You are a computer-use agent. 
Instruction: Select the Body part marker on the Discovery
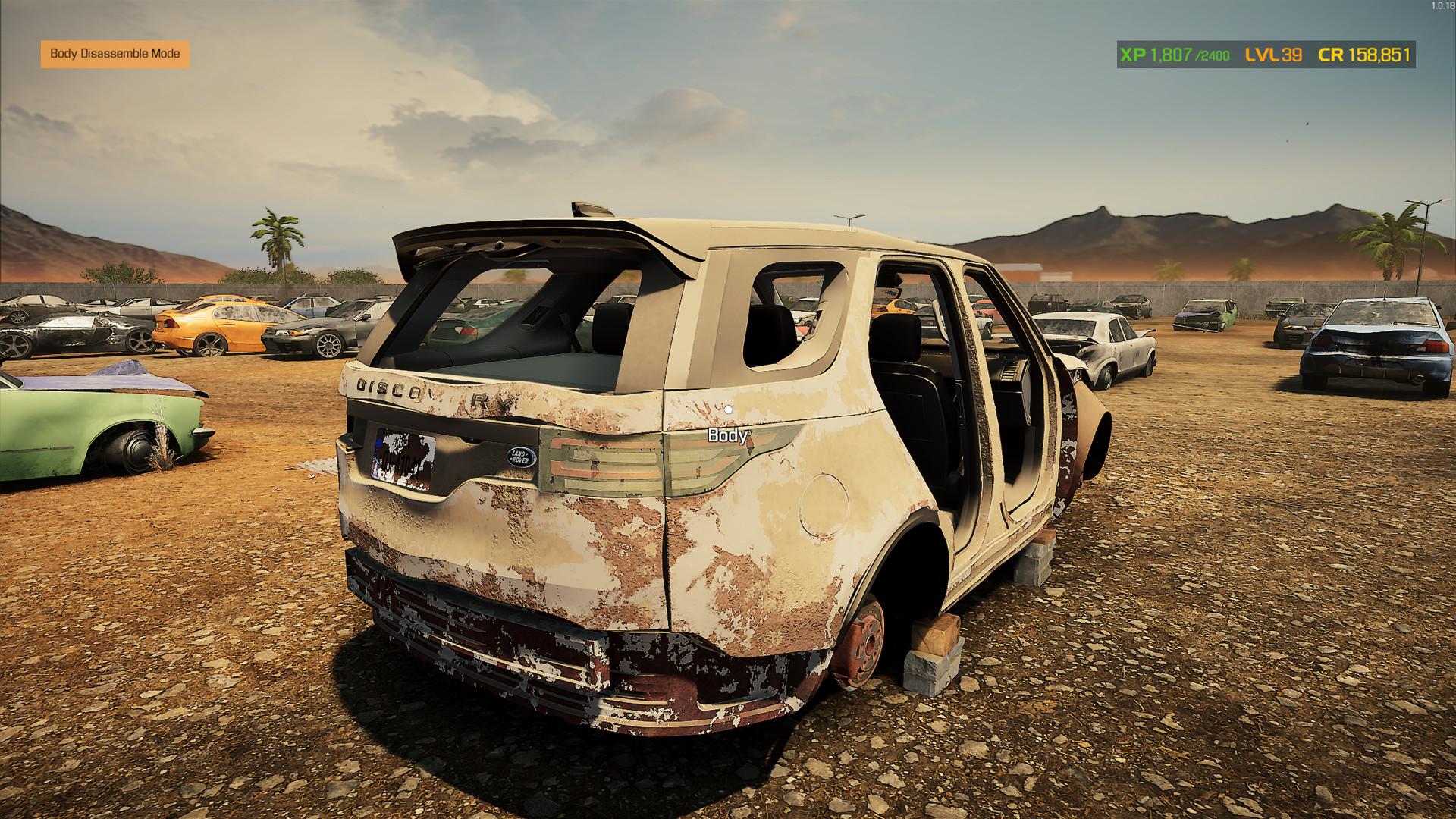coord(729,436)
